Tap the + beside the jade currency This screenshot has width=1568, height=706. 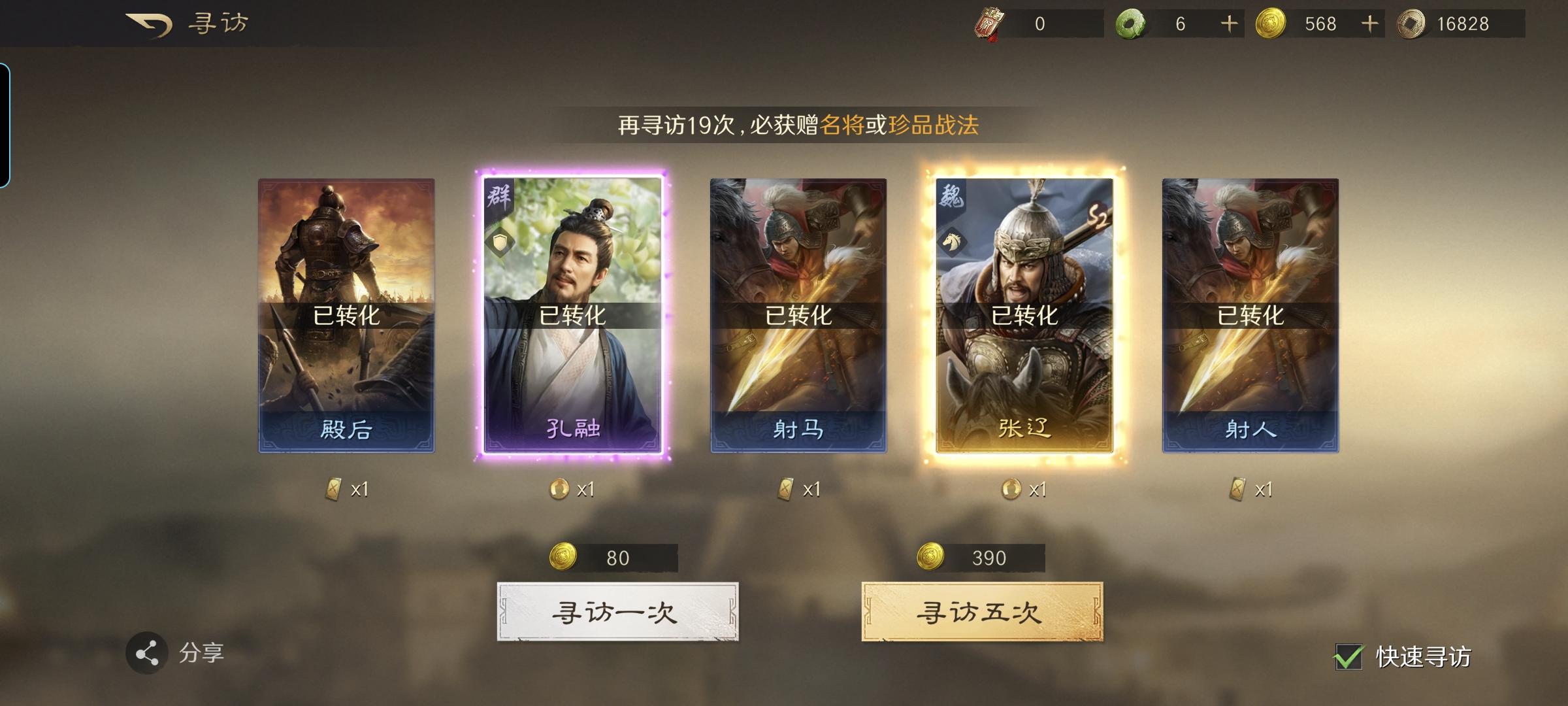click(x=1228, y=22)
